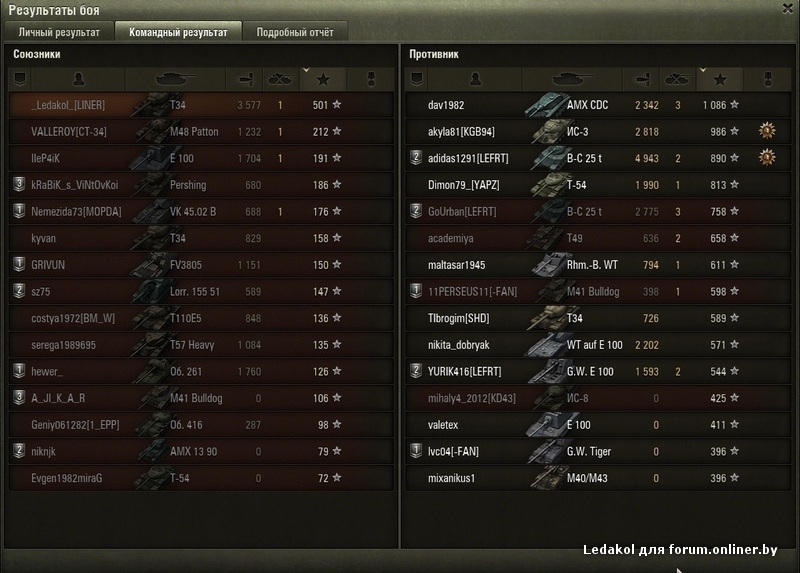Image resolution: width=800 pixels, height=573 pixels.
Task: Select the Командный результат tab
Action: click(178, 32)
